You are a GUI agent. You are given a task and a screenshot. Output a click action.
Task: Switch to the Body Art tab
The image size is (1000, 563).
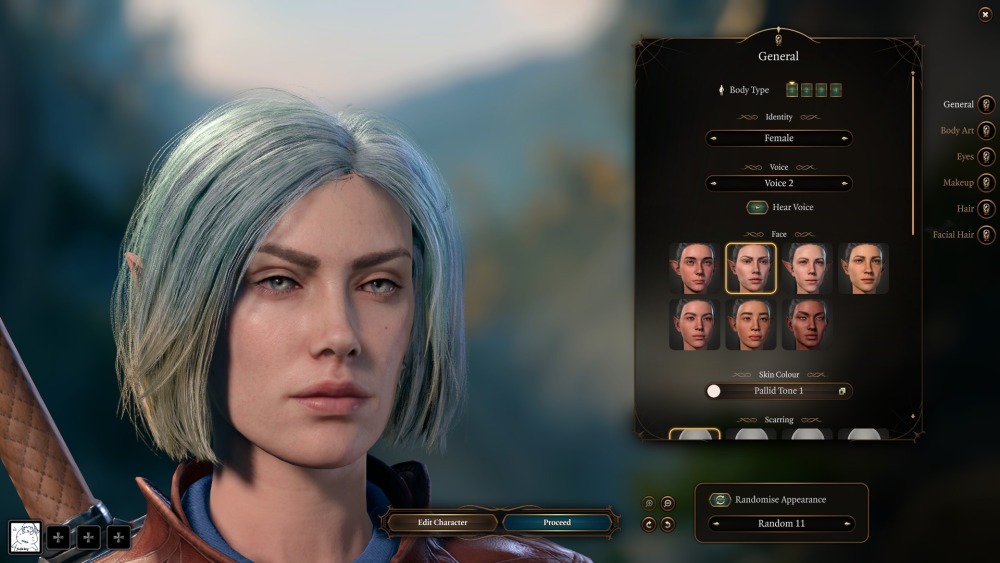985,131
